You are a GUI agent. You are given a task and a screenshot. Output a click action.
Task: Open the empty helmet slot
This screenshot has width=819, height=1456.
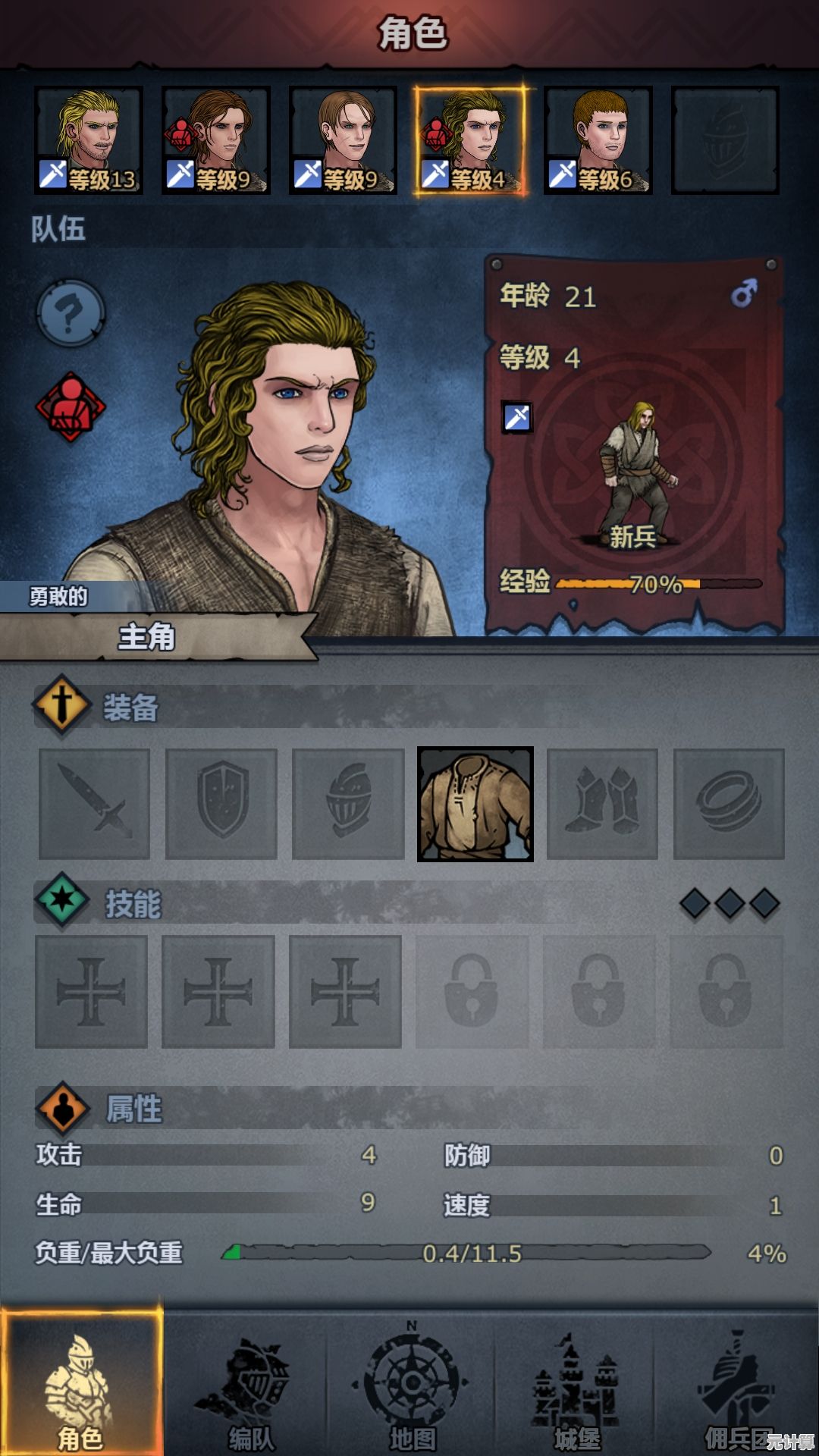tap(348, 804)
